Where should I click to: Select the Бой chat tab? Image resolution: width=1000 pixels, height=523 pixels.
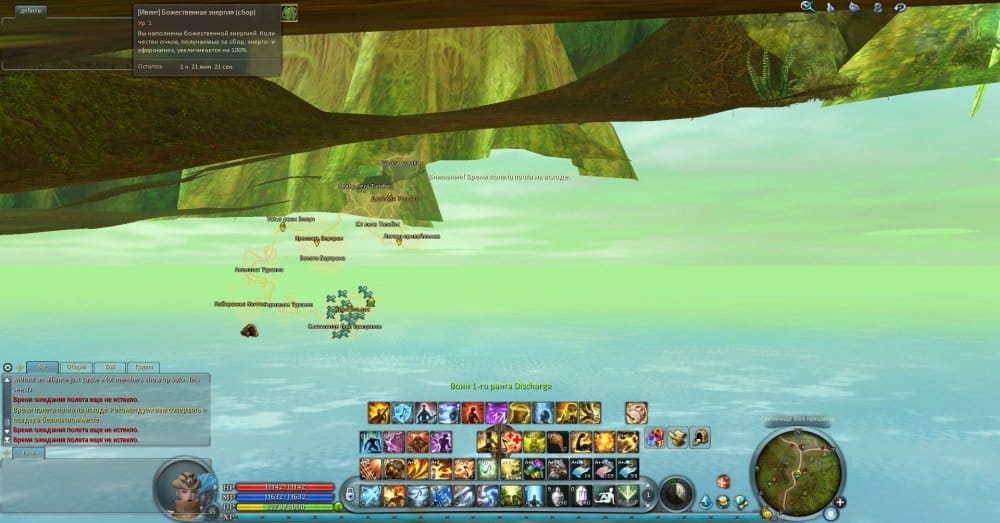[x=109, y=367]
